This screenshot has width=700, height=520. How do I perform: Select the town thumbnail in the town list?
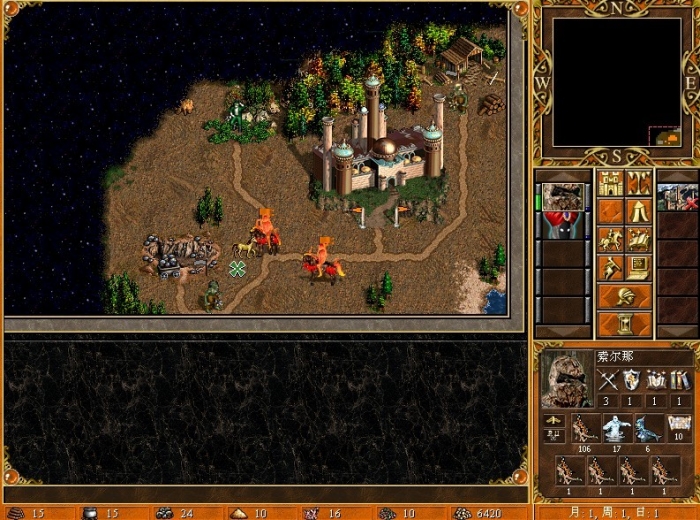tap(677, 196)
